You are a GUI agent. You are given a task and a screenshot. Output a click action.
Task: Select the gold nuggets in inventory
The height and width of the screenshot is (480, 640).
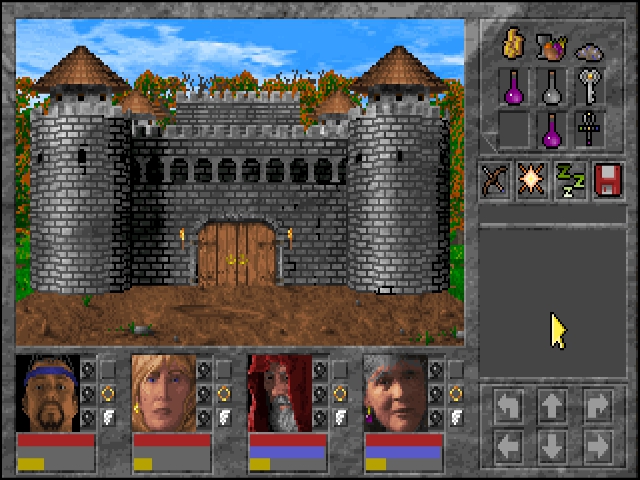coord(514,45)
